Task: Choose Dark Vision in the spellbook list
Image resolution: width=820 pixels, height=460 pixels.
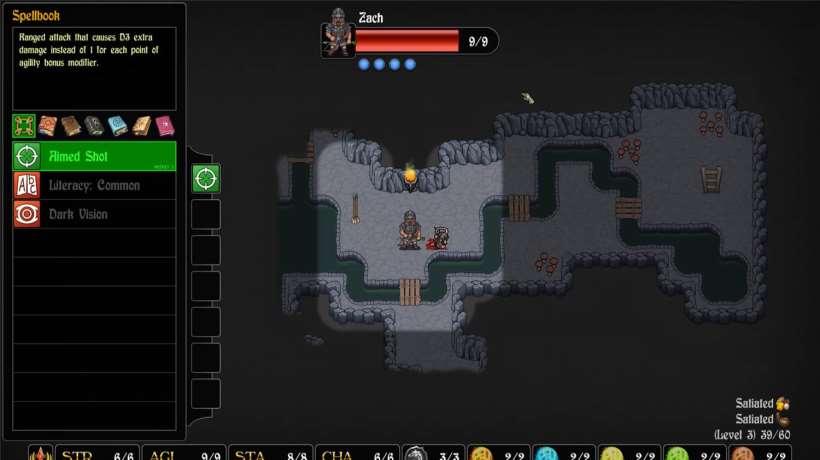Action: [94, 214]
